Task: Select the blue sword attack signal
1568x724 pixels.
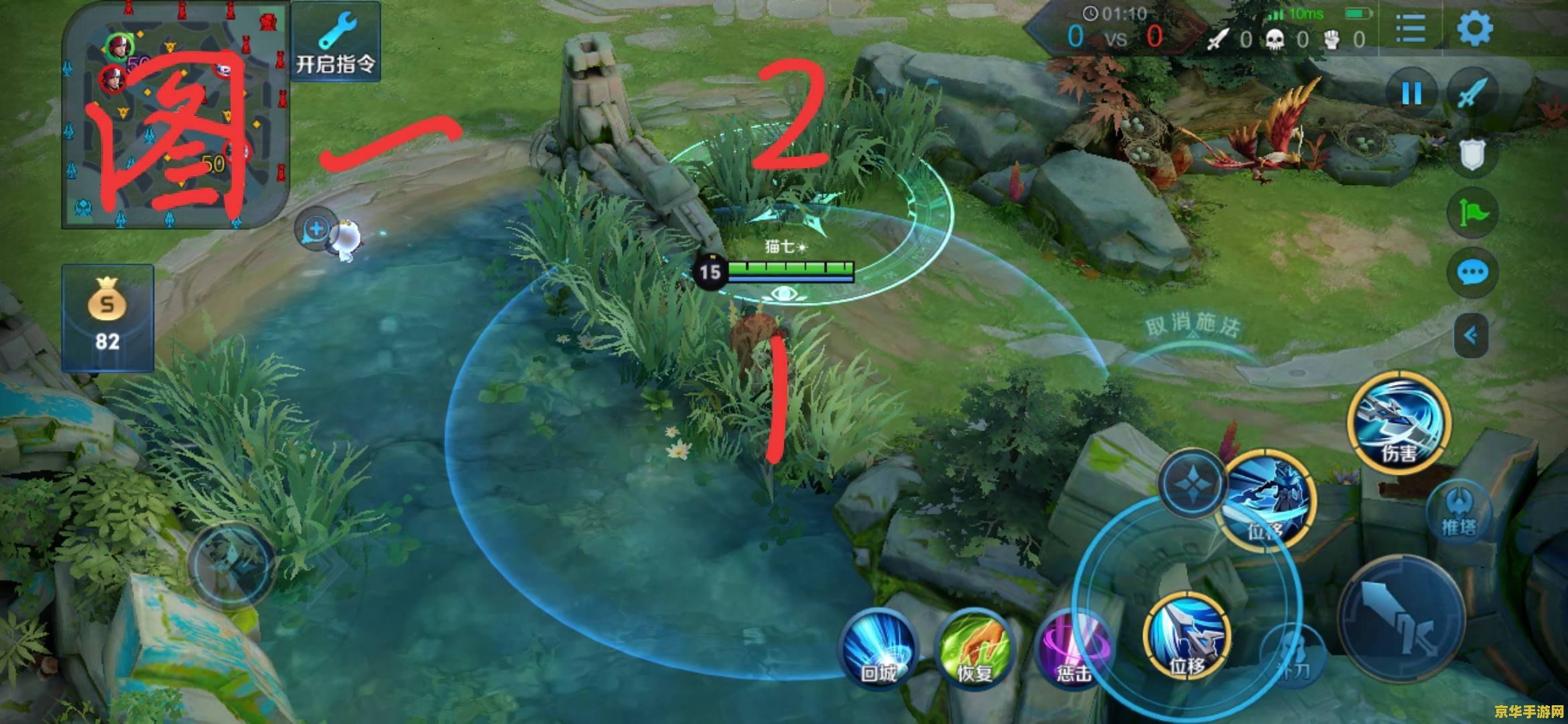Action: (x=1472, y=93)
